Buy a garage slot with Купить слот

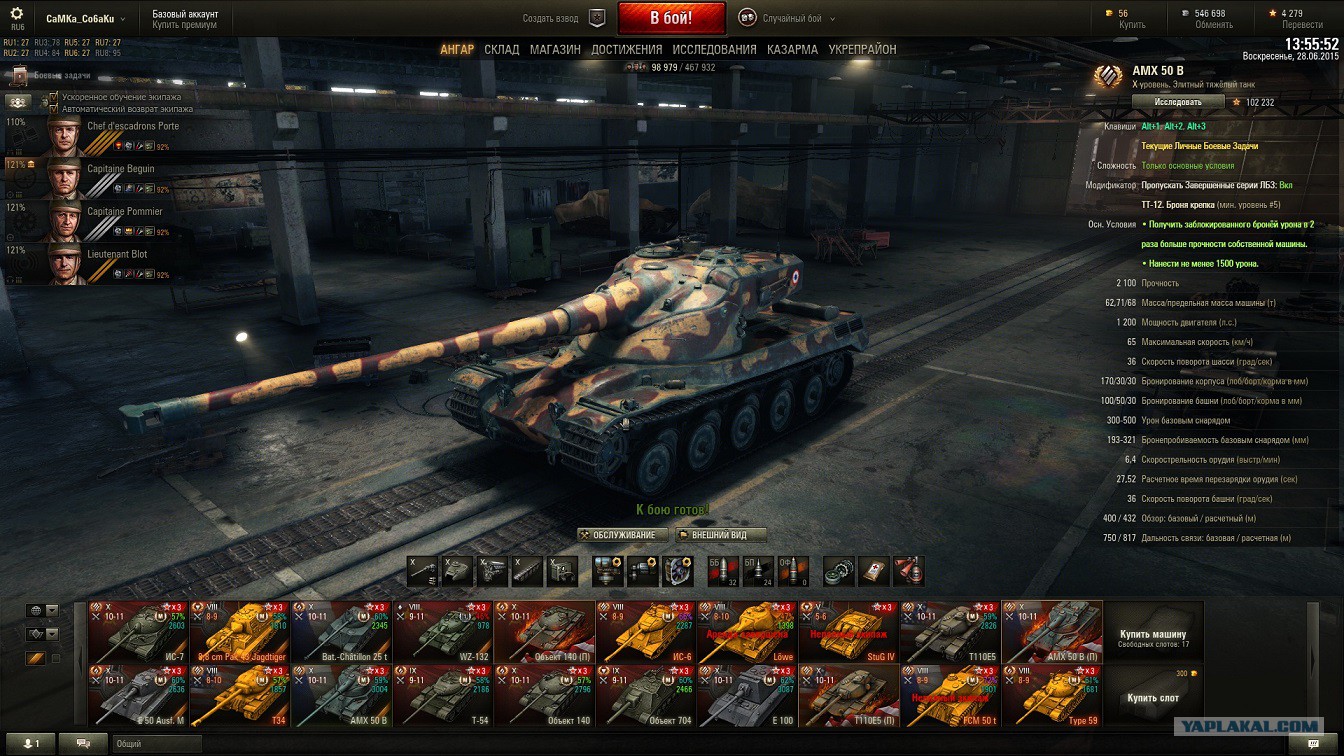tap(1153, 697)
